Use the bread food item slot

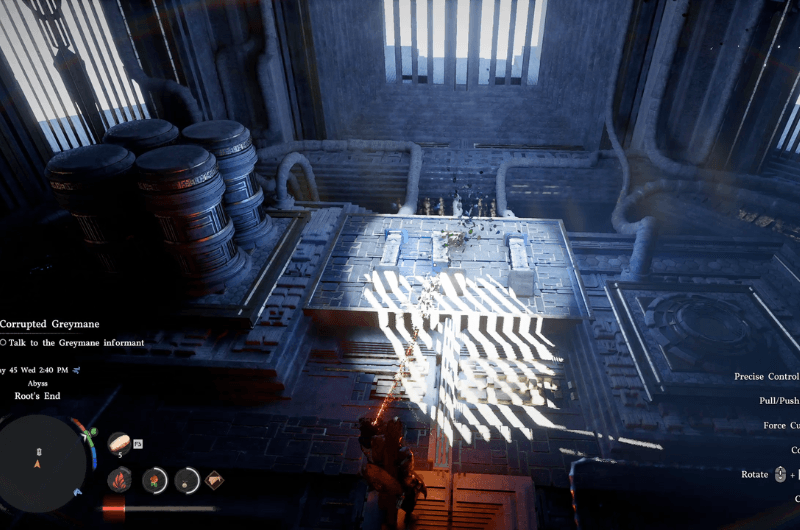[x=119, y=443]
